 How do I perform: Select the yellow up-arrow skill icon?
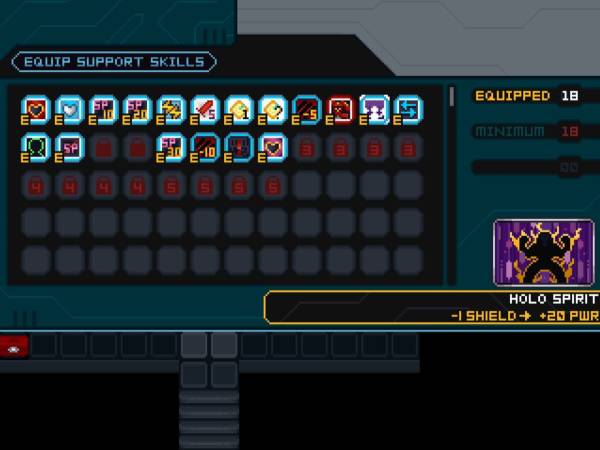[240, 108]
